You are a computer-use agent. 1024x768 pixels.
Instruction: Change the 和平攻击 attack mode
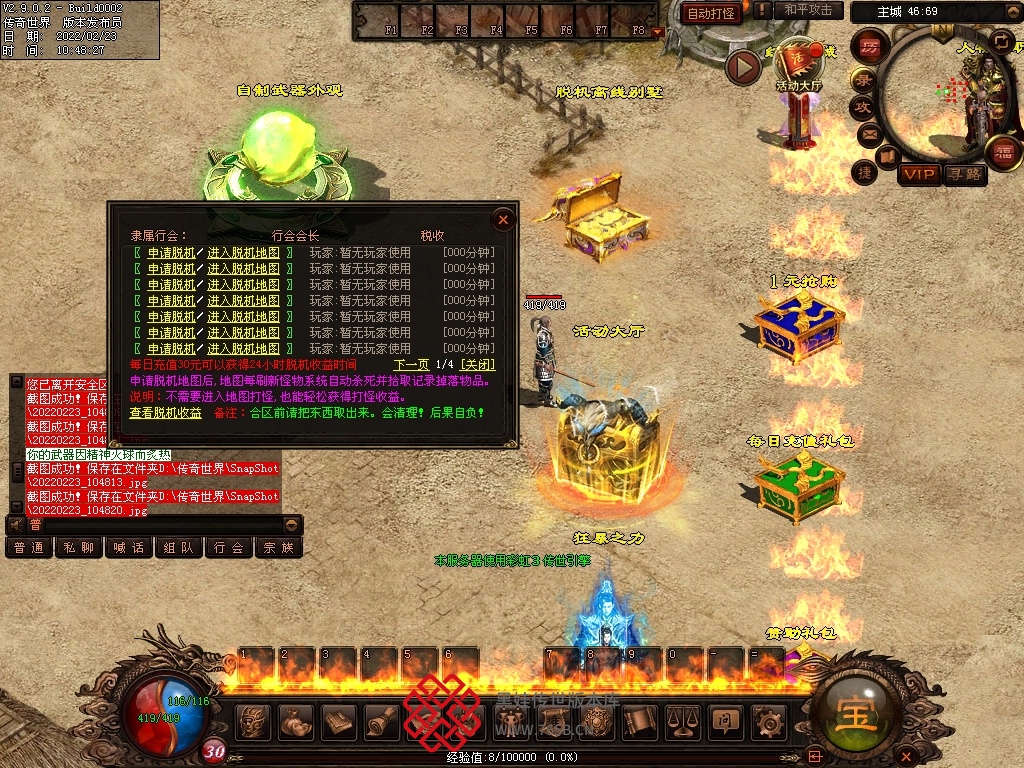pos(807,10)
